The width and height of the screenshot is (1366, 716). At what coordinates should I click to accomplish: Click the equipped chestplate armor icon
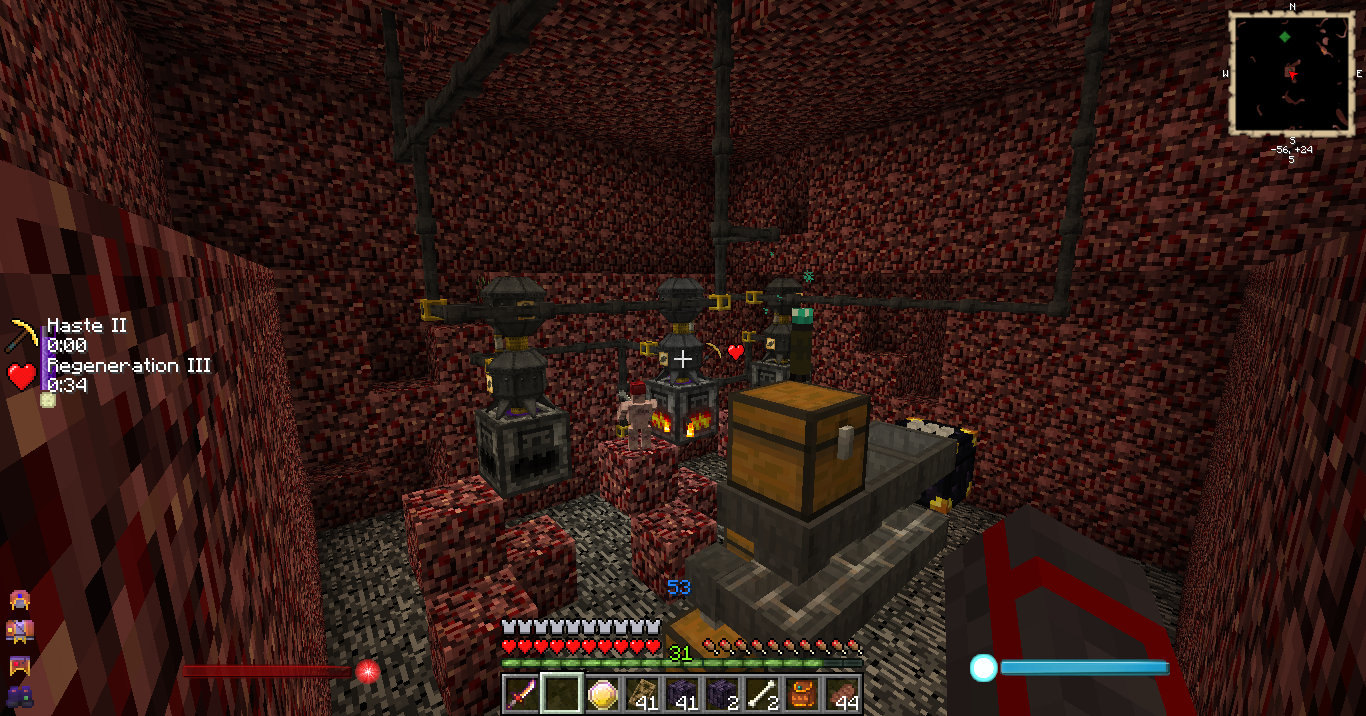pyautogui.click(x=19, y=631)
